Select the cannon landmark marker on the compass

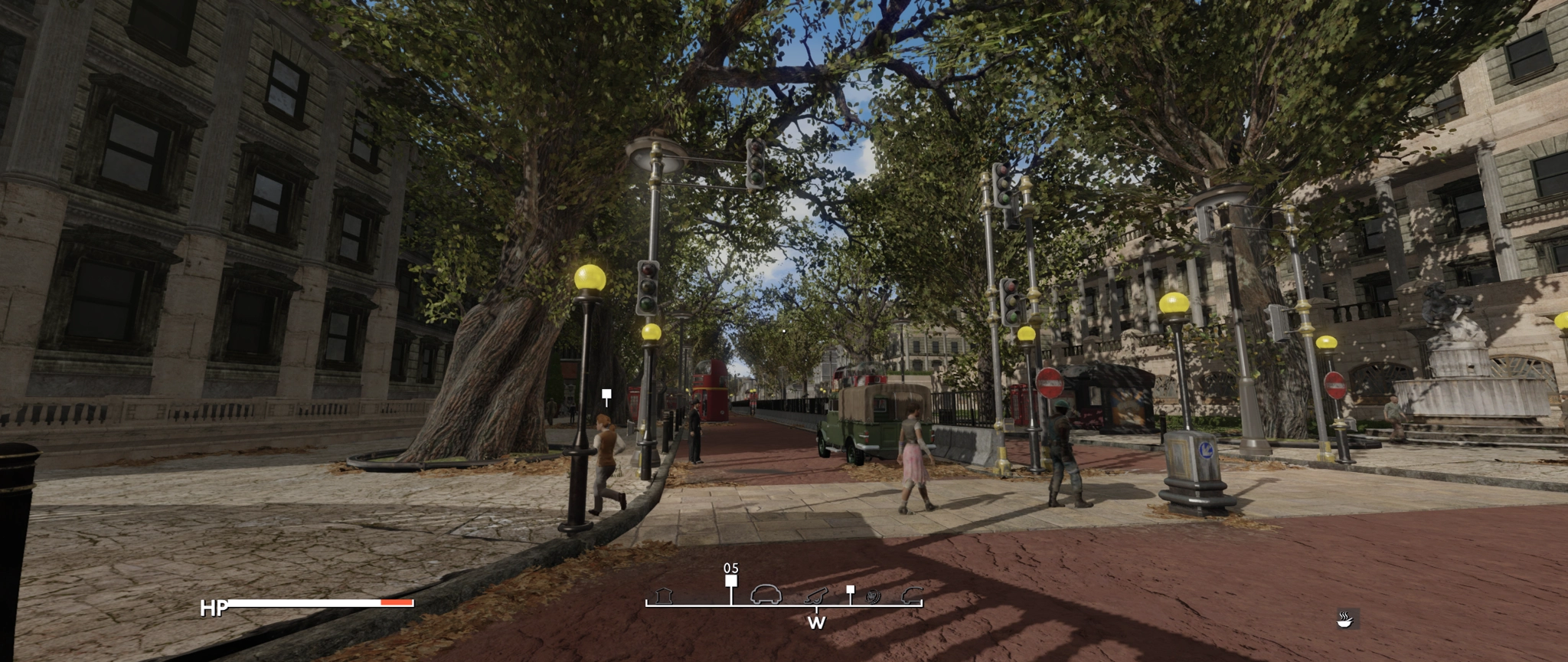815,597
